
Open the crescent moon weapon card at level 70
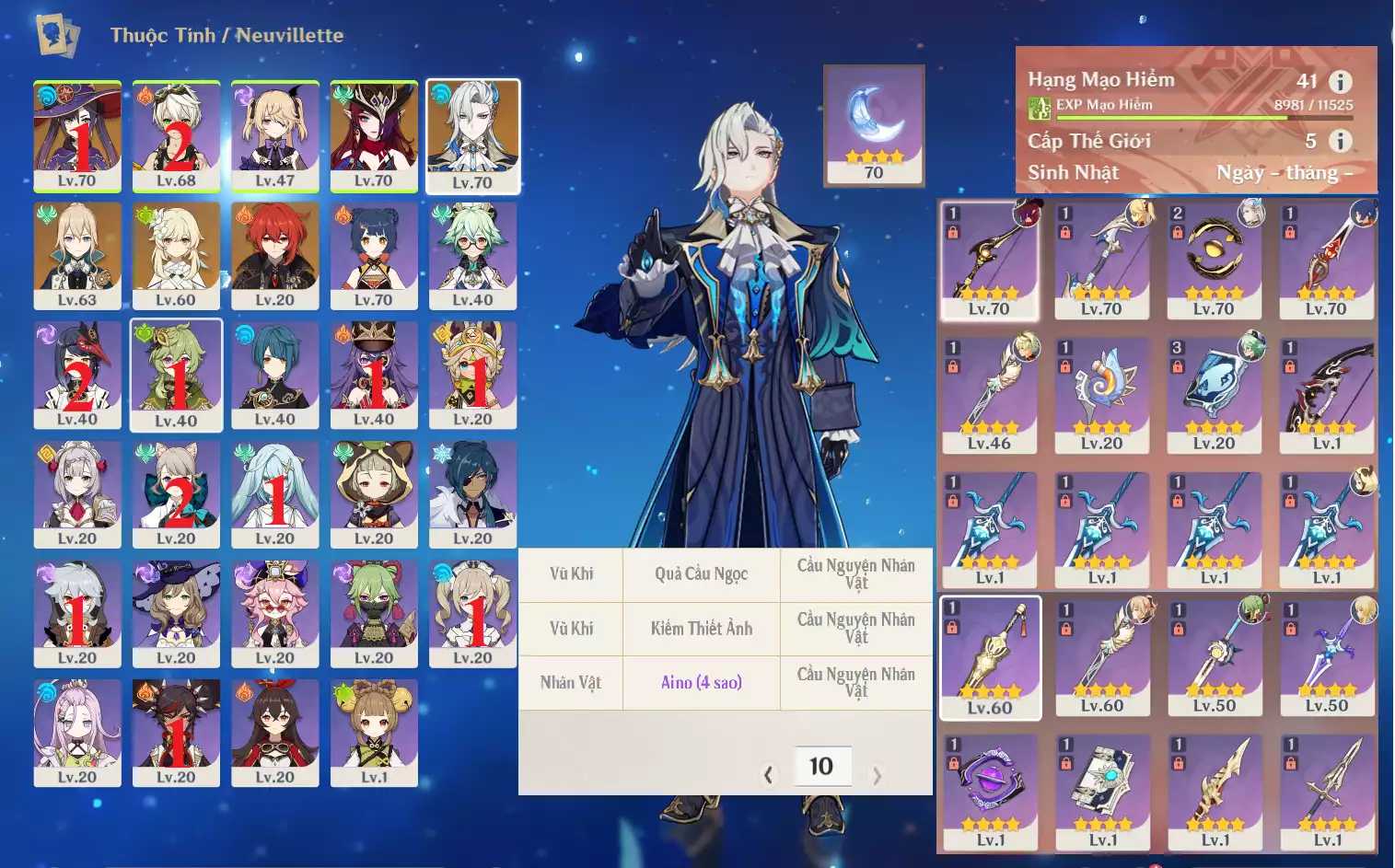[x=874, y=124]
